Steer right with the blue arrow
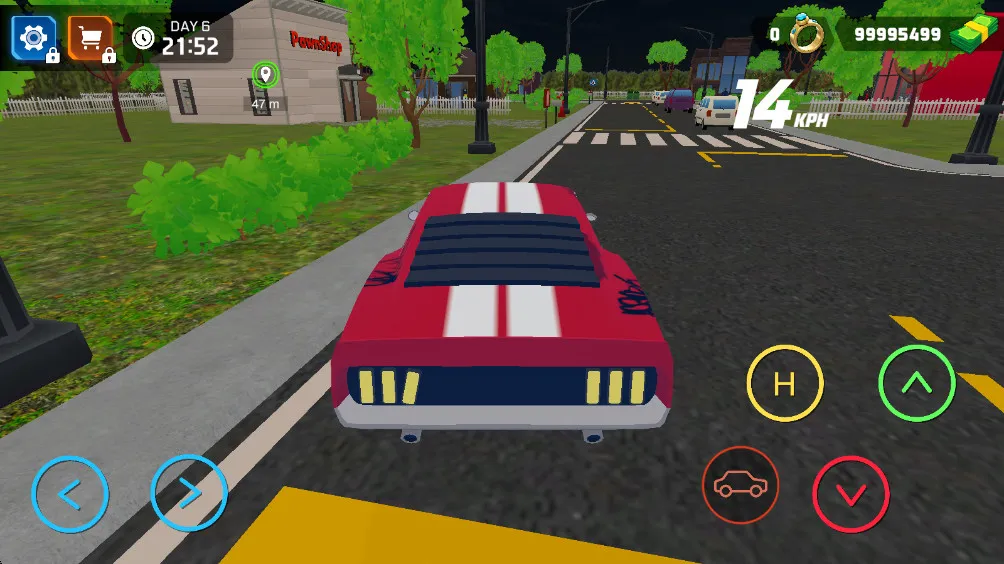This screenshot has width=1004, height=564. (189, 493)
